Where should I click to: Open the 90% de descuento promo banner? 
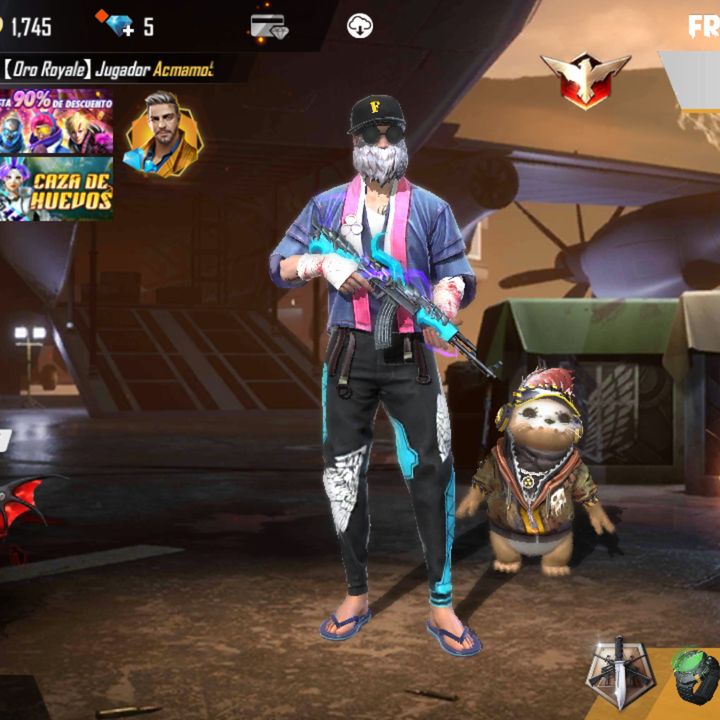56,121
